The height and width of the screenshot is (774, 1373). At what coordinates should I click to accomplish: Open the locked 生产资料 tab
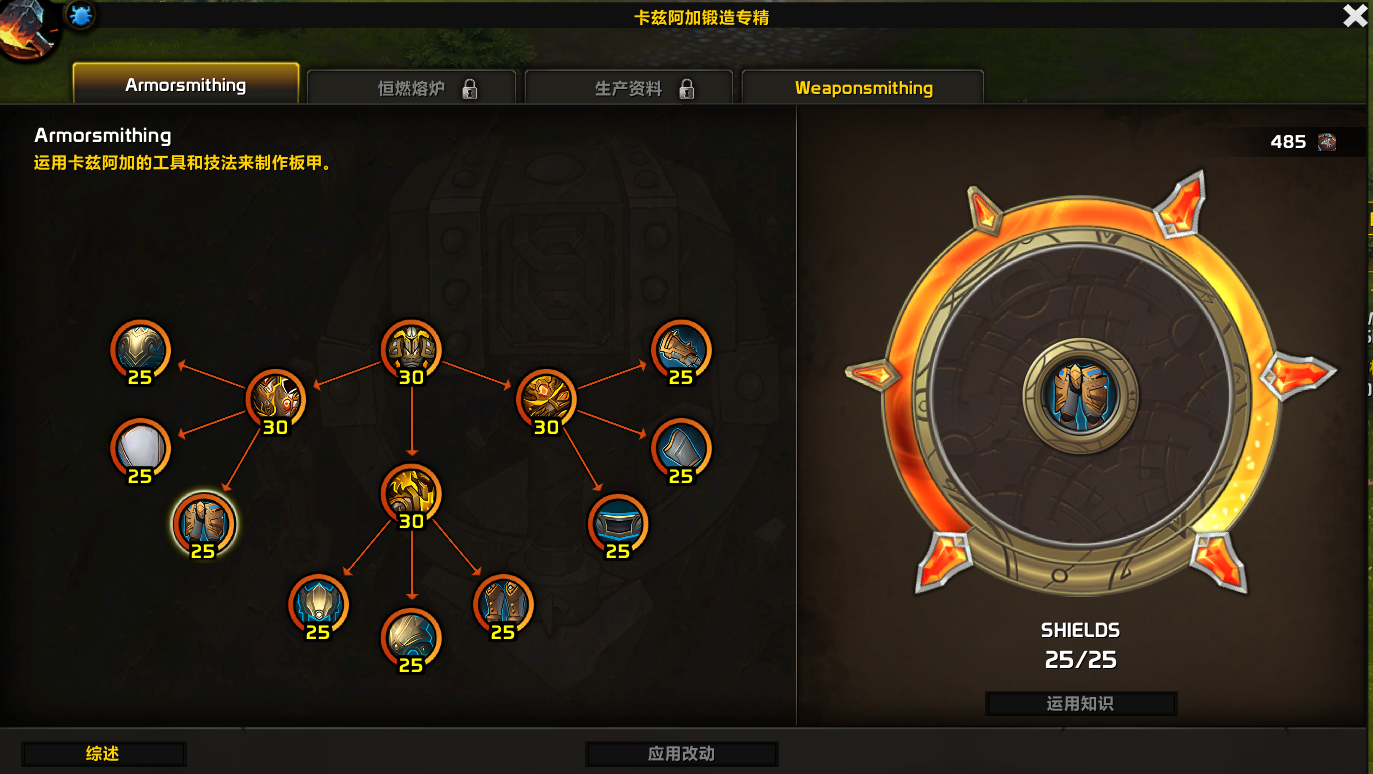629,88
